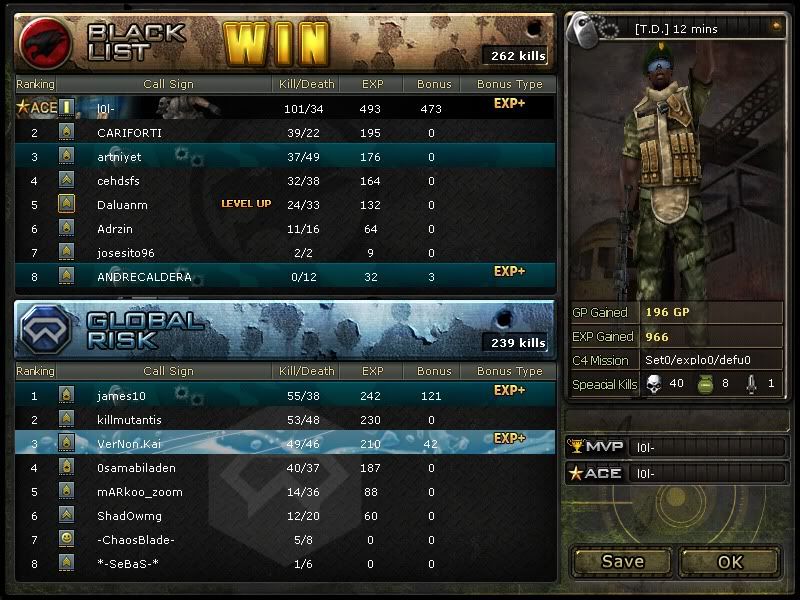Select Adrzin in the scoreboard

(x=285, y=229)
